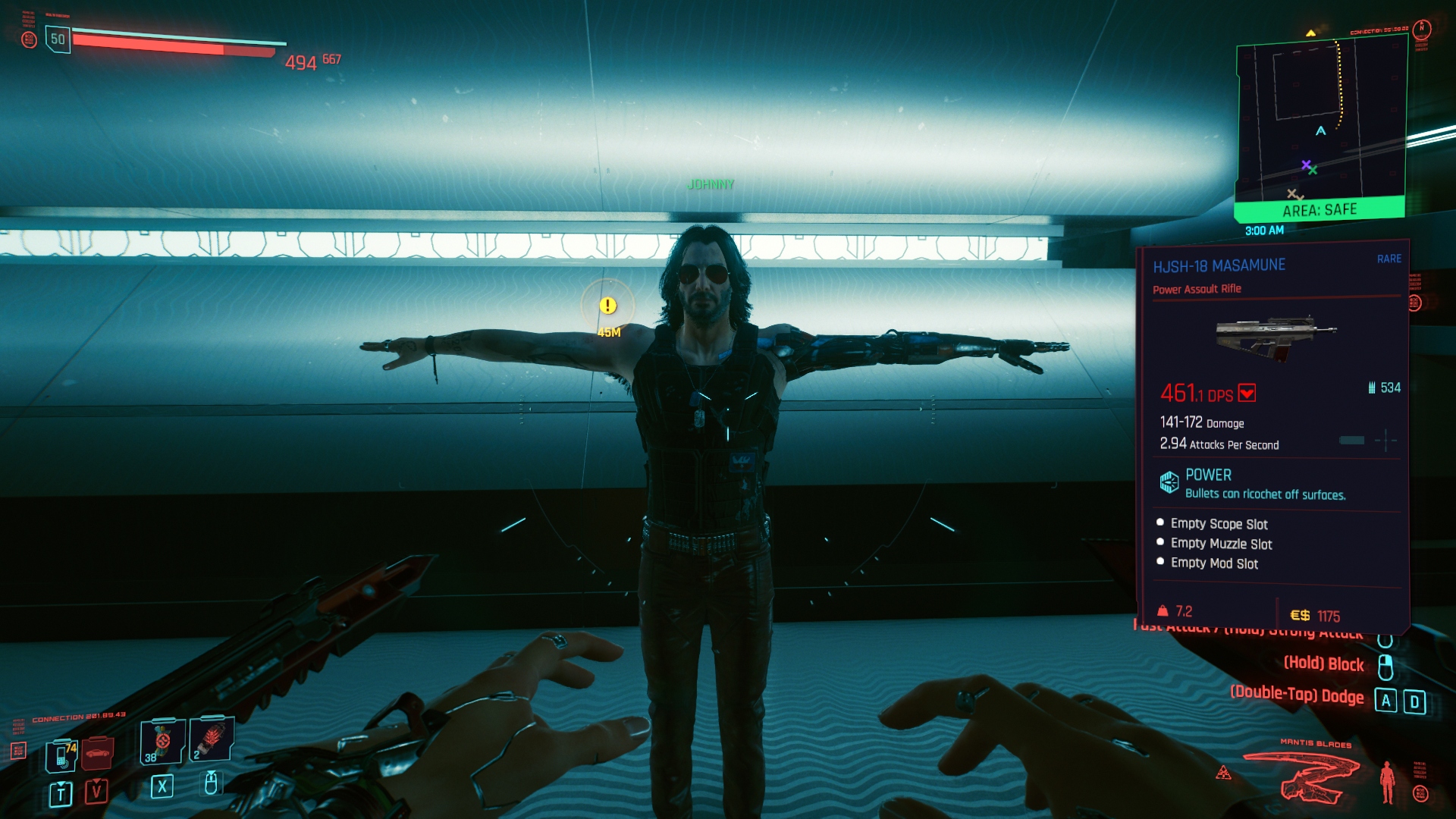Screen dimensions: 1456x819
Task: Call vehicle with the red car icon
Action: click(97, 752)
